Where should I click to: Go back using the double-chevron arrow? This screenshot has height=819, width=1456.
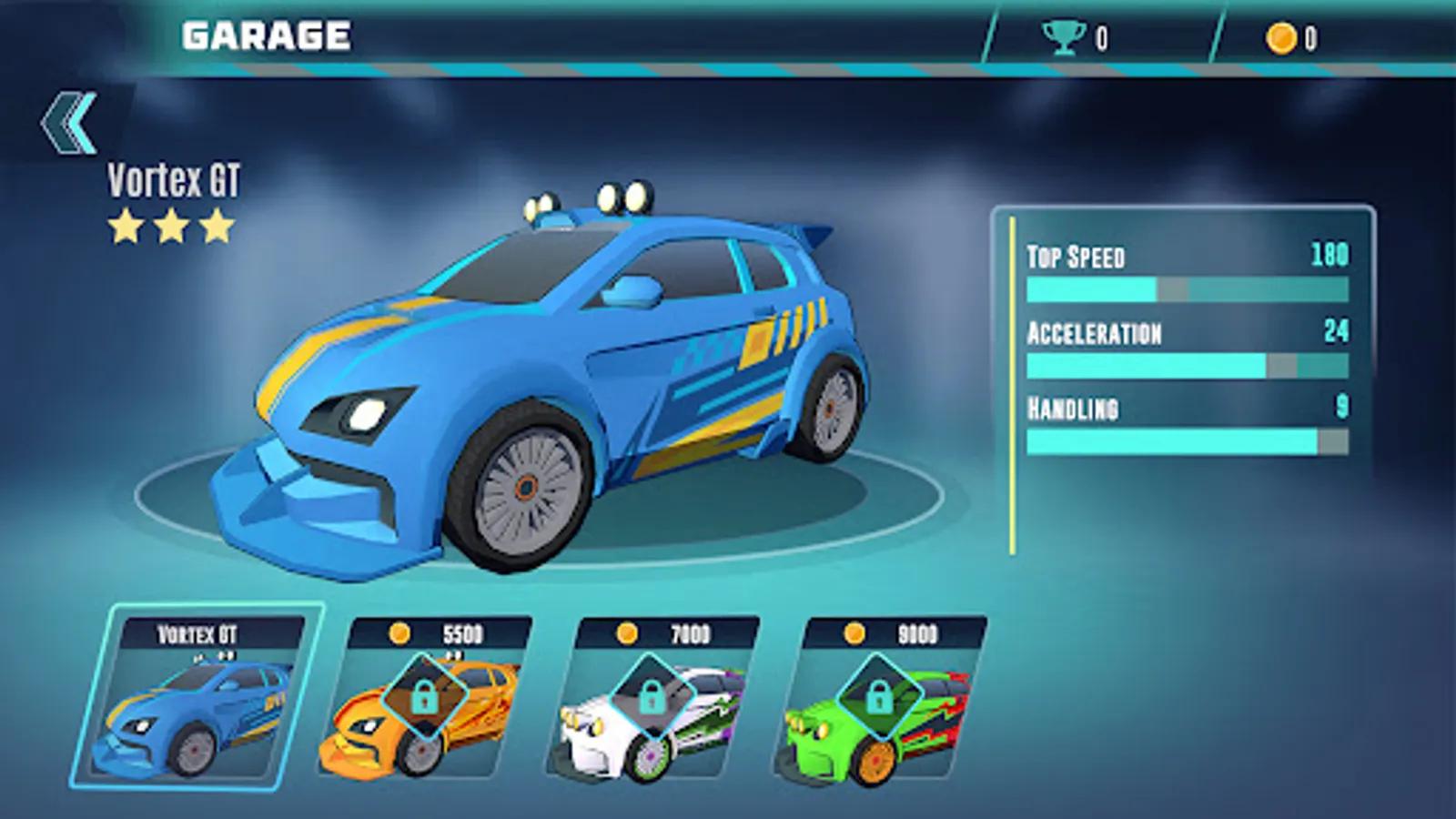[x=69, y=122]
